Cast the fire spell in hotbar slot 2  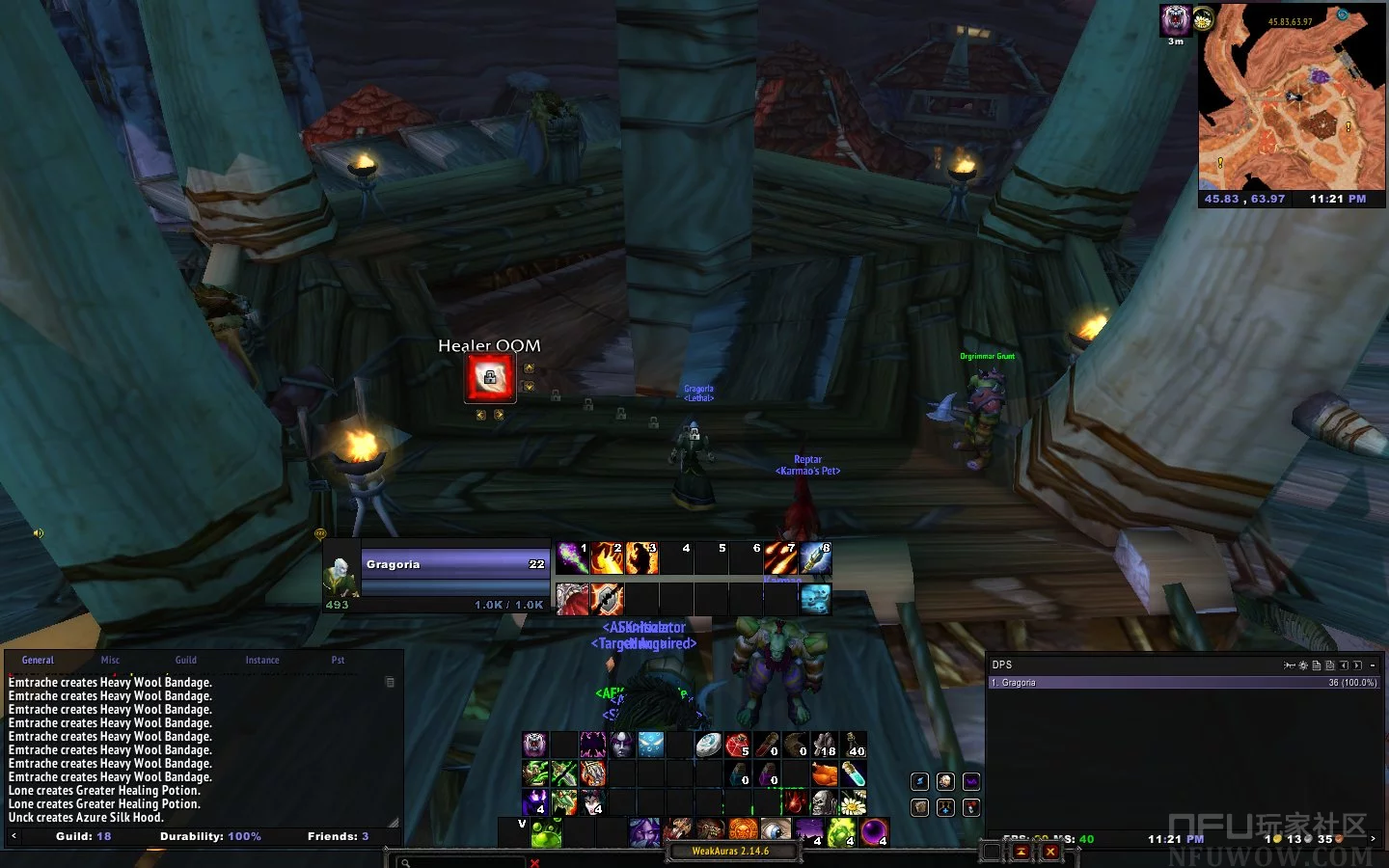coord(607,558)
